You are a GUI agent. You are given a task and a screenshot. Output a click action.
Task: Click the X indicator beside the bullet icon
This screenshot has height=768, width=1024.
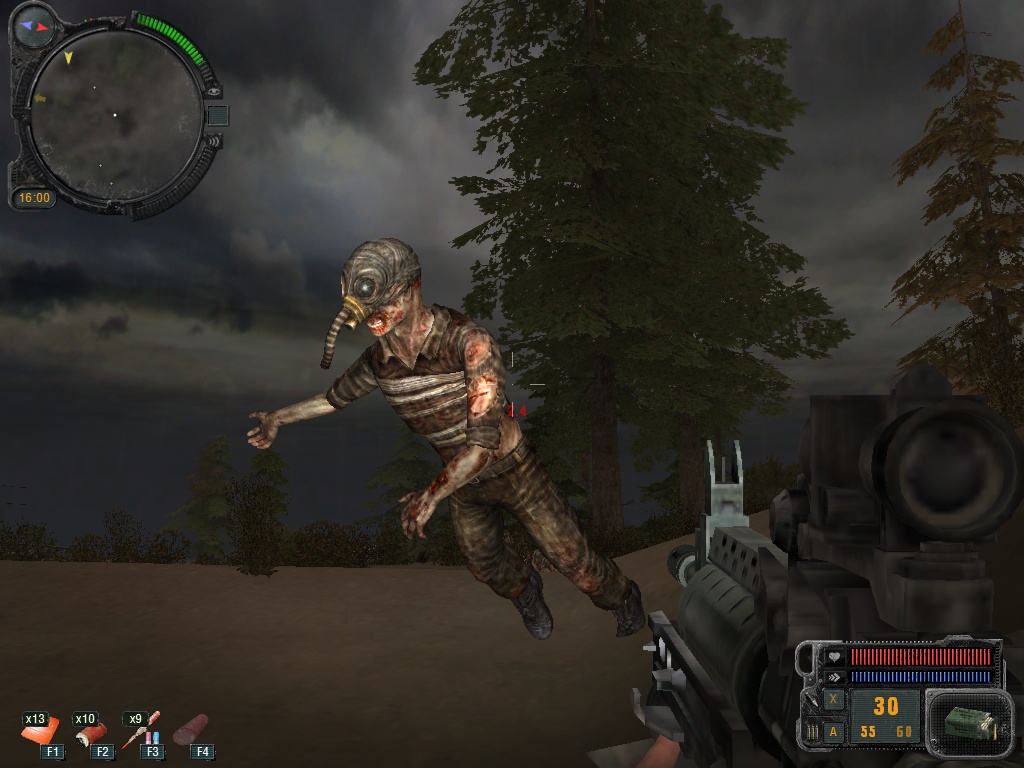point(833,700)
